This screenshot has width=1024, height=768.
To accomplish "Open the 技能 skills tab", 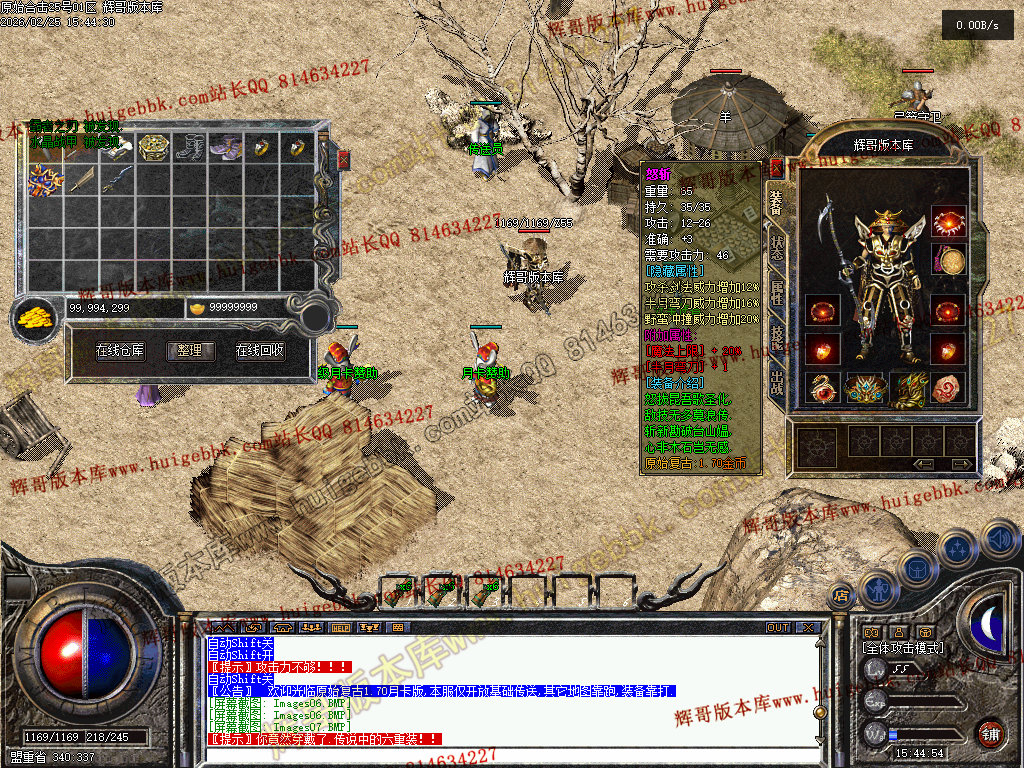I will pyautogui.click(x=777, y=338).
